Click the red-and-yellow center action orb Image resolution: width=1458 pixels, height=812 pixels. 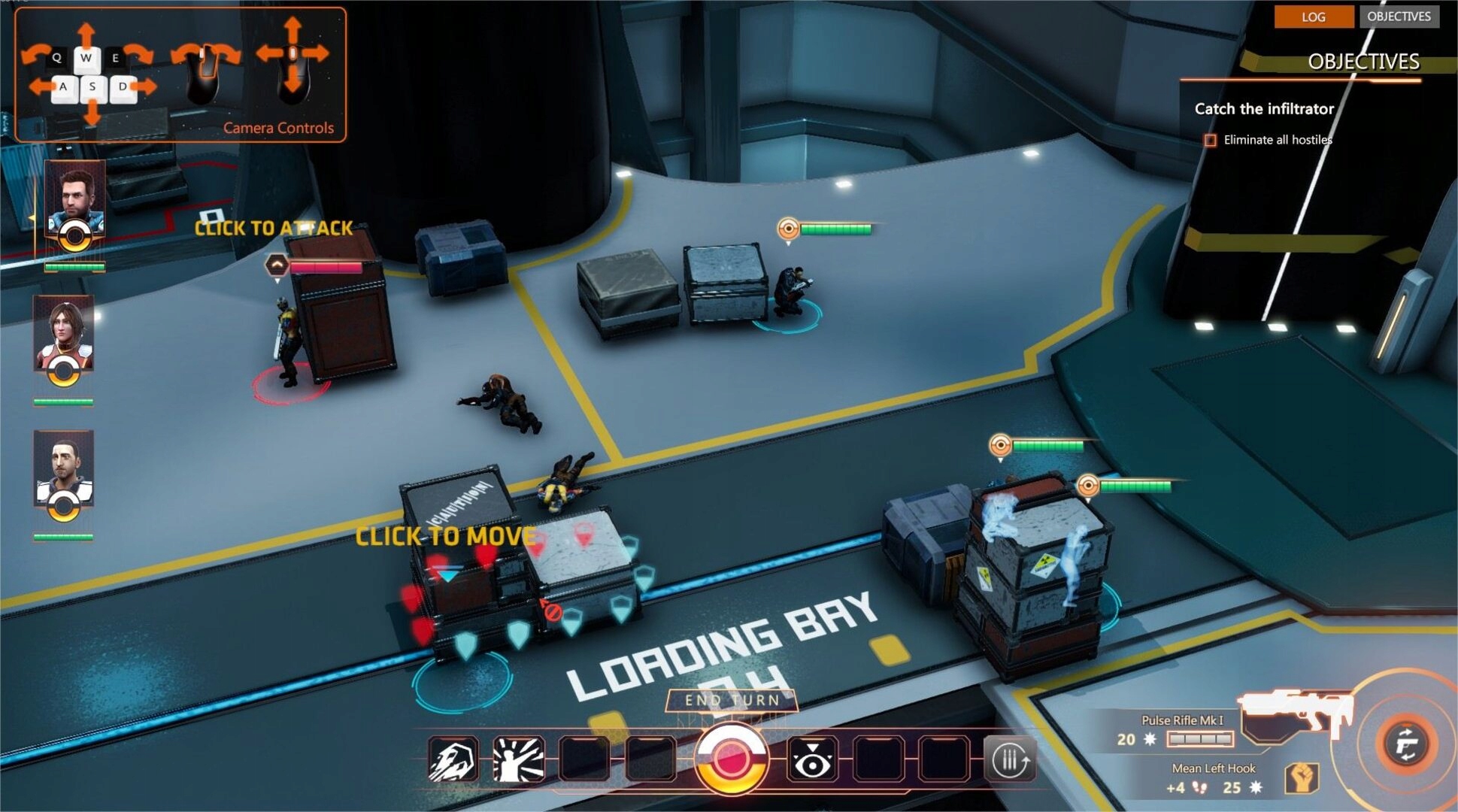pyautogui.click(x=729, y=759)
